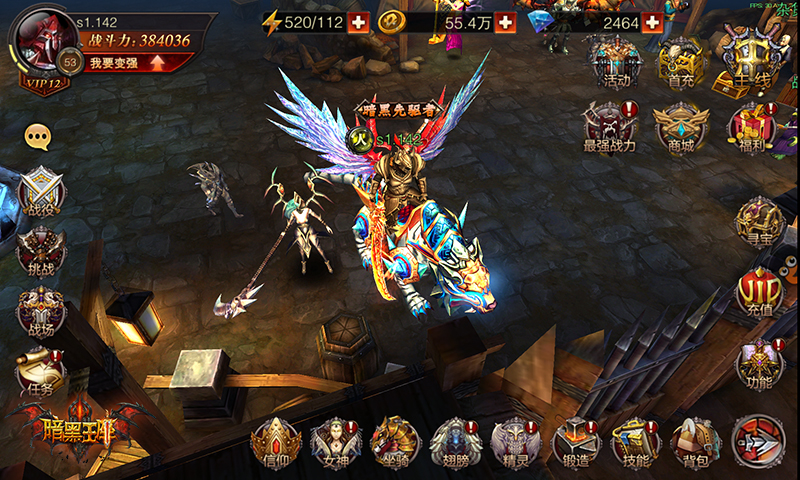Open the 背包 backpack

click(x=696, y=442)
